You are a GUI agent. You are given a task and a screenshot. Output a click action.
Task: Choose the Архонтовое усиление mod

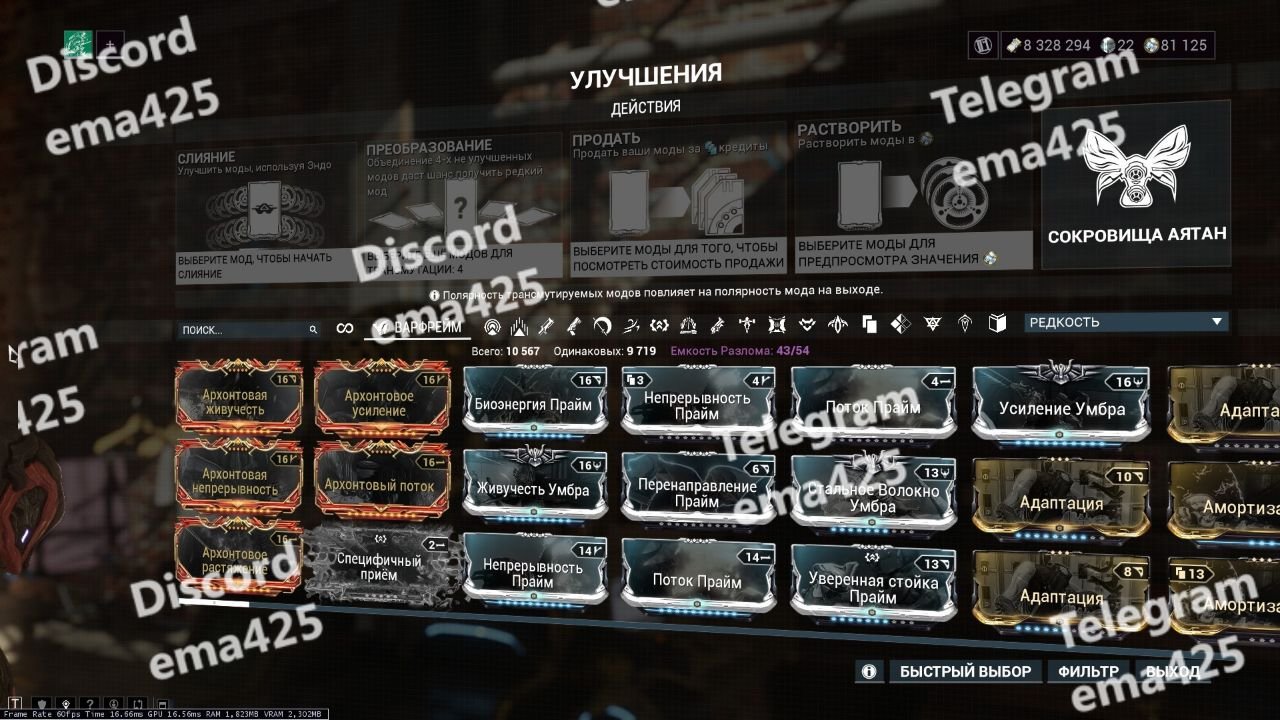(x=380, y=397)
